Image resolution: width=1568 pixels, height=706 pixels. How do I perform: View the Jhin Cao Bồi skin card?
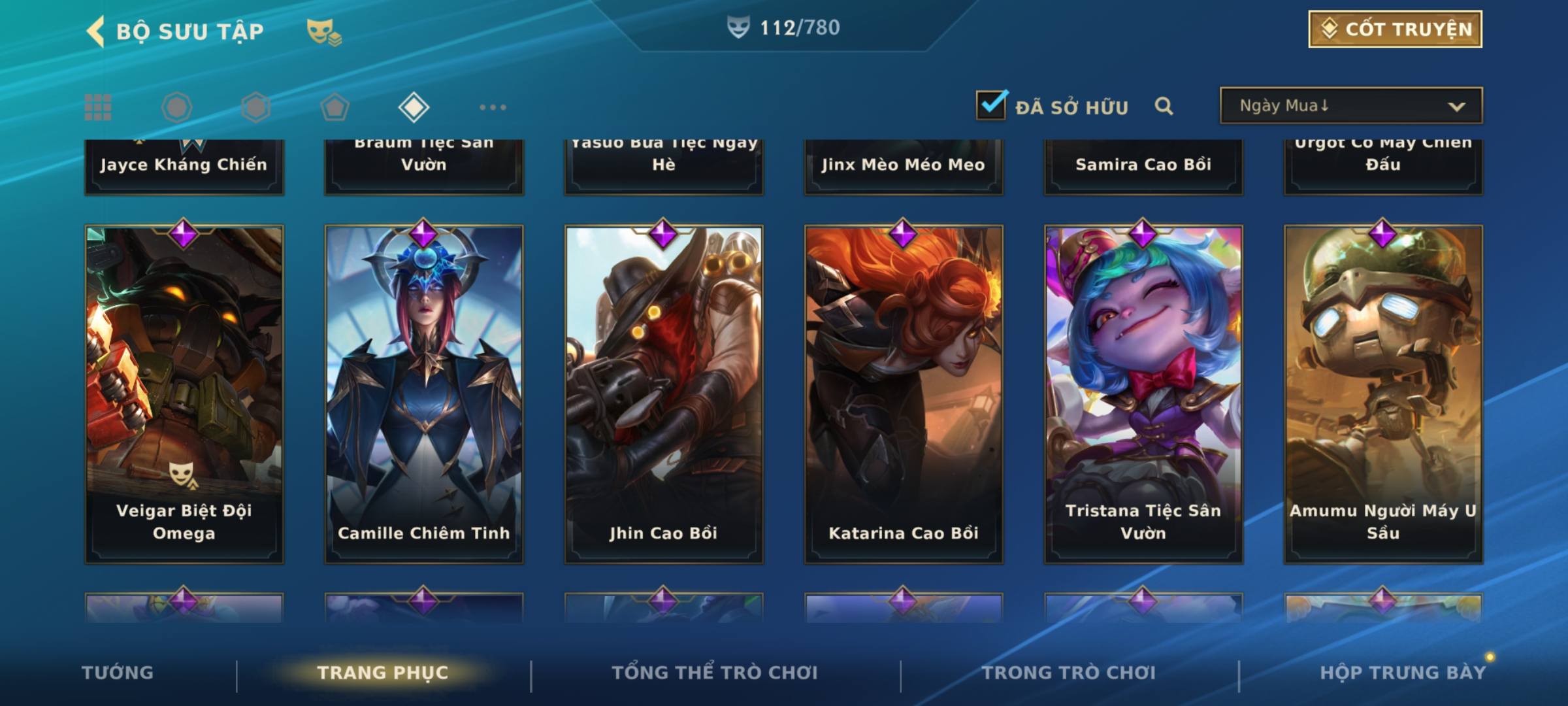point(664,394)
